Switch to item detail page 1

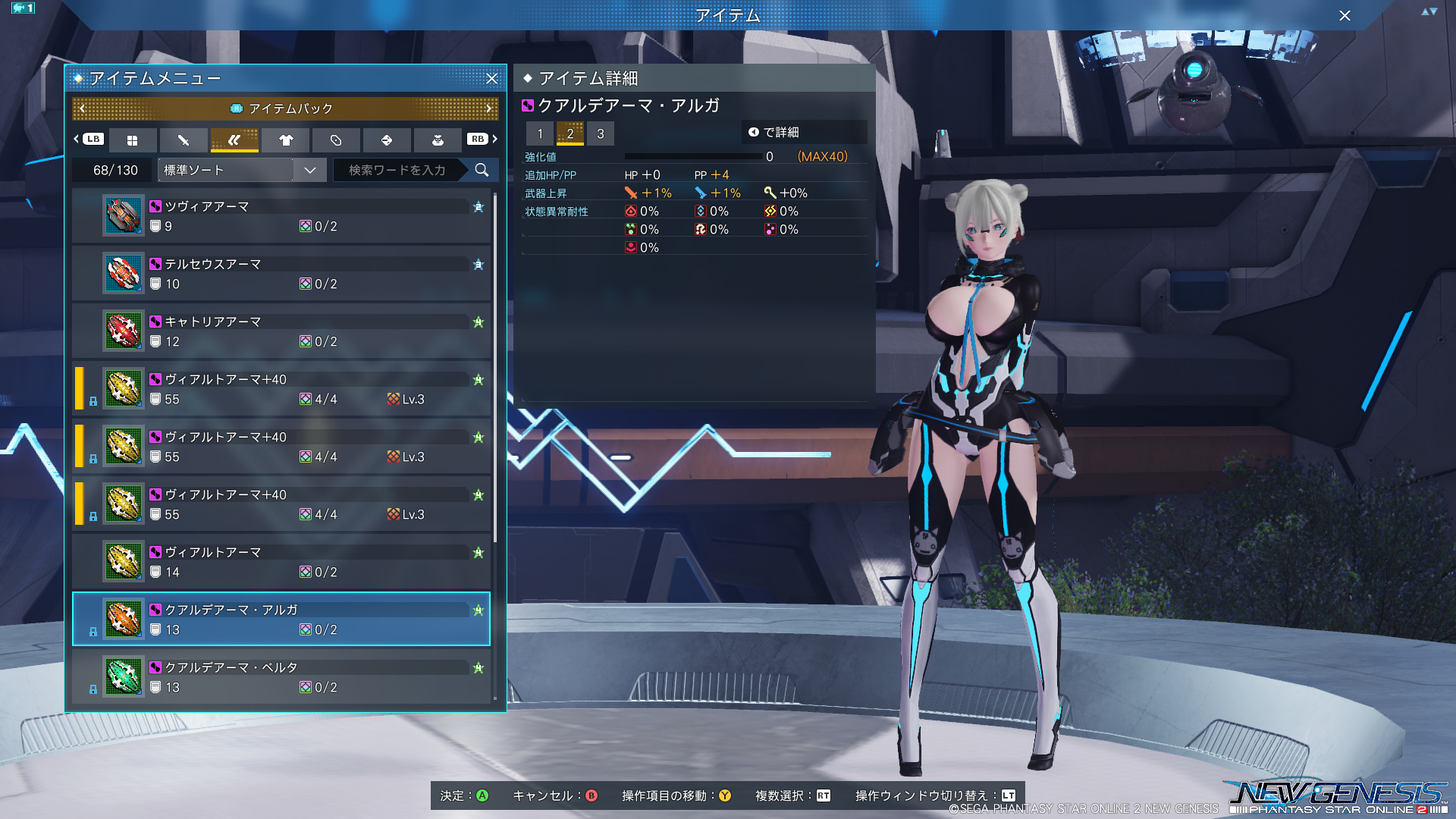(x=540, y=134)
